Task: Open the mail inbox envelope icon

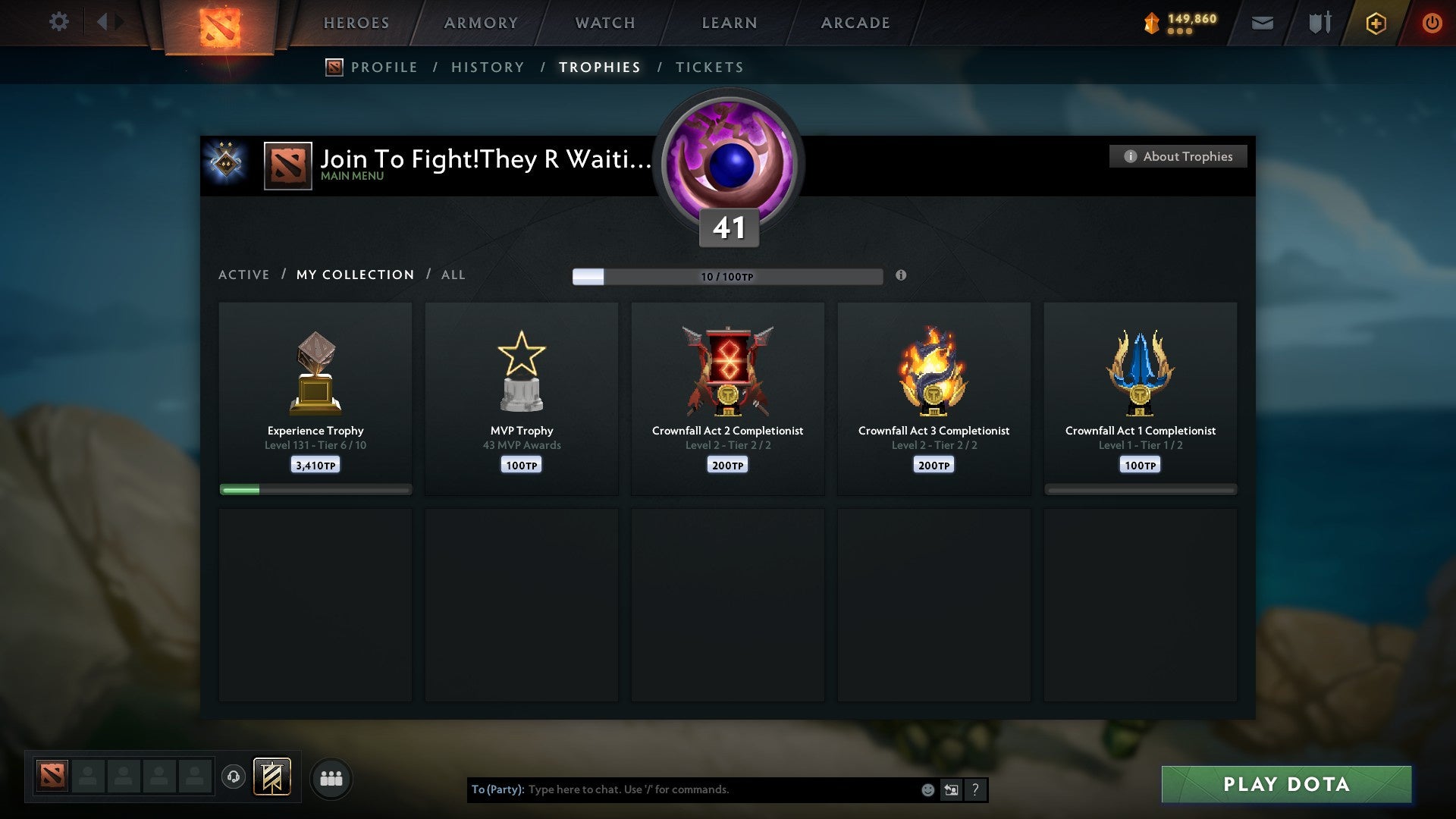Action: [1263, 23]
